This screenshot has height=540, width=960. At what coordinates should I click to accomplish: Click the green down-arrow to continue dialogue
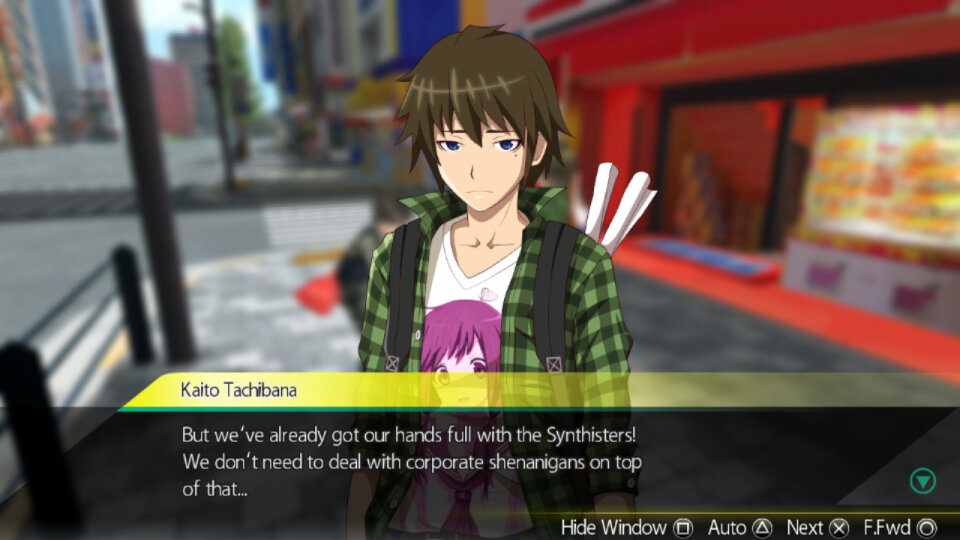(922, 481)
